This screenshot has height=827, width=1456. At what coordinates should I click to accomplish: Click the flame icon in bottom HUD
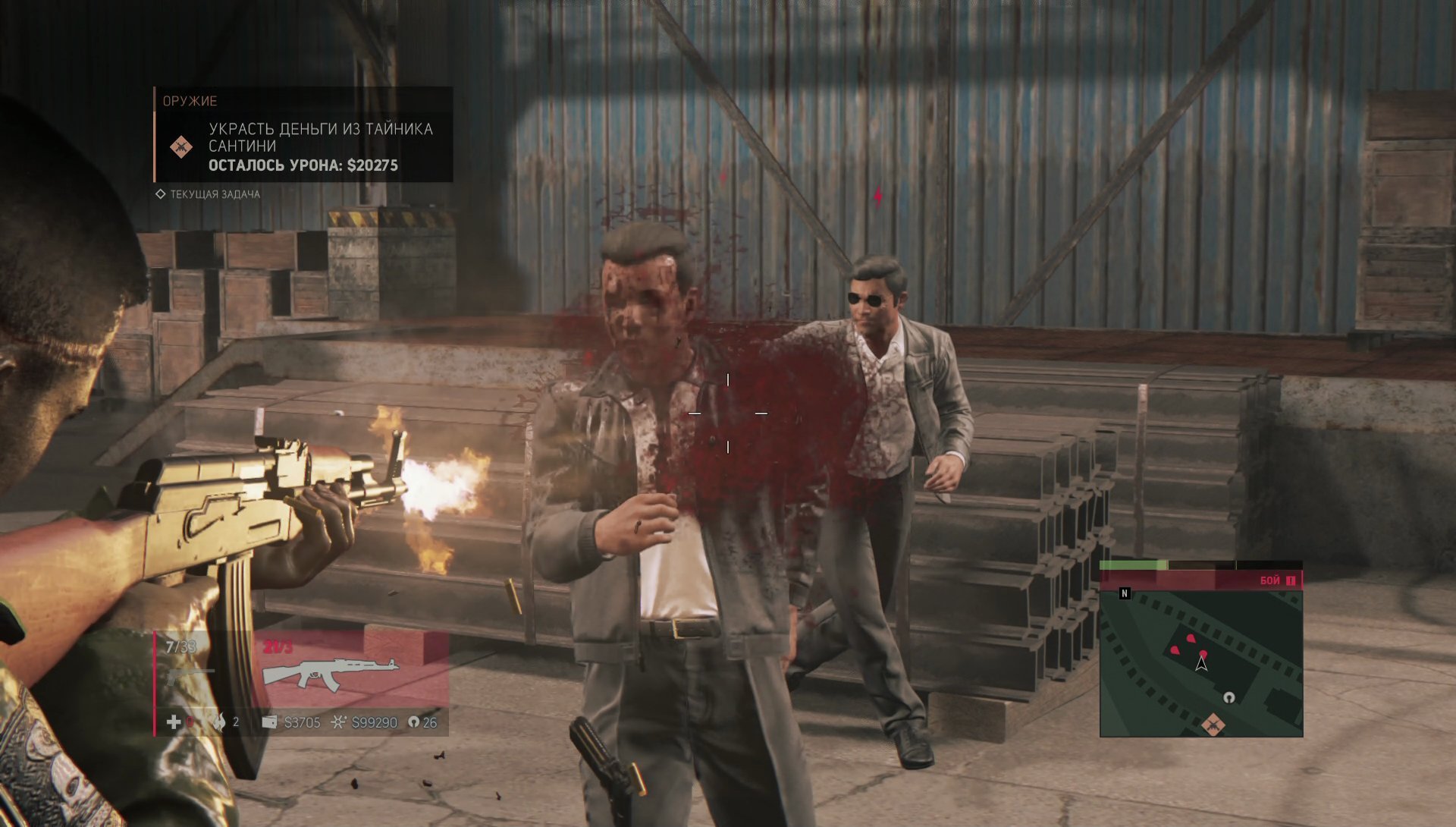(x=220, y=722)
